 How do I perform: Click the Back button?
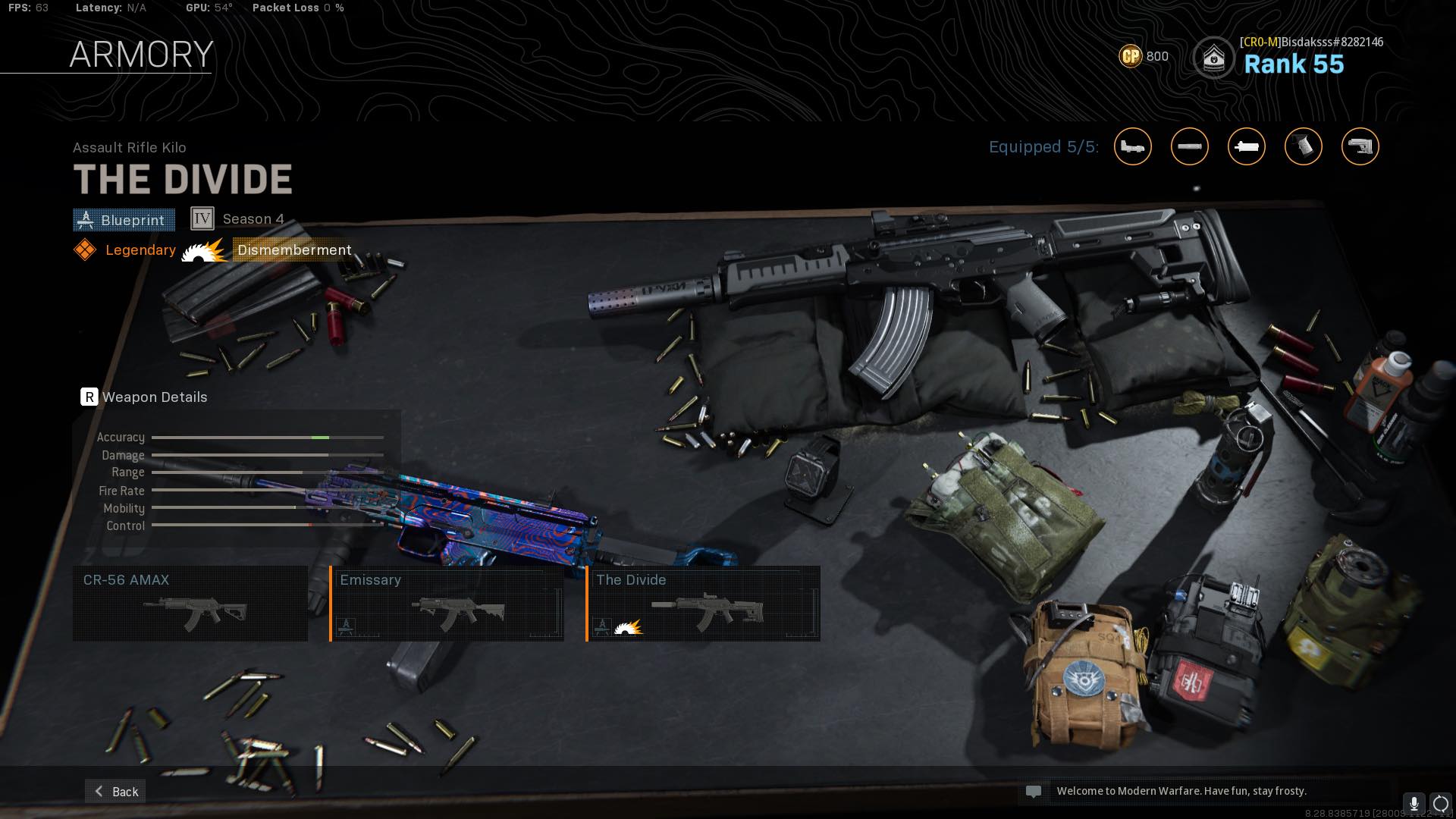click(x=115, y=791)
